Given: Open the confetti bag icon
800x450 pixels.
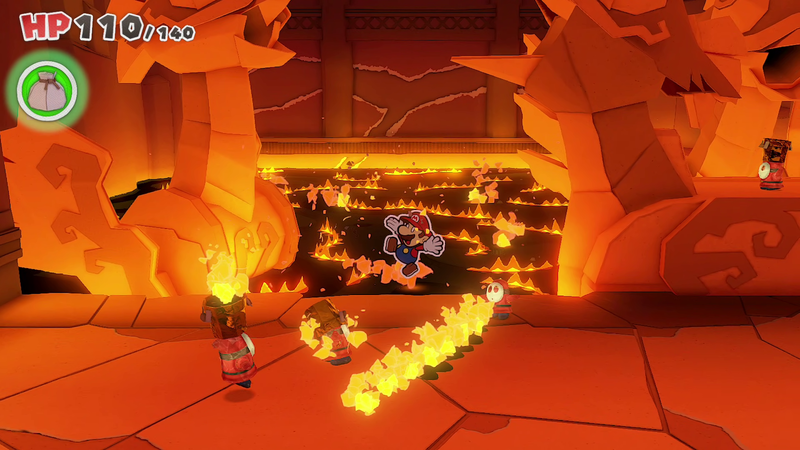Looking at the screenshot, I should [x=46, y=91].
